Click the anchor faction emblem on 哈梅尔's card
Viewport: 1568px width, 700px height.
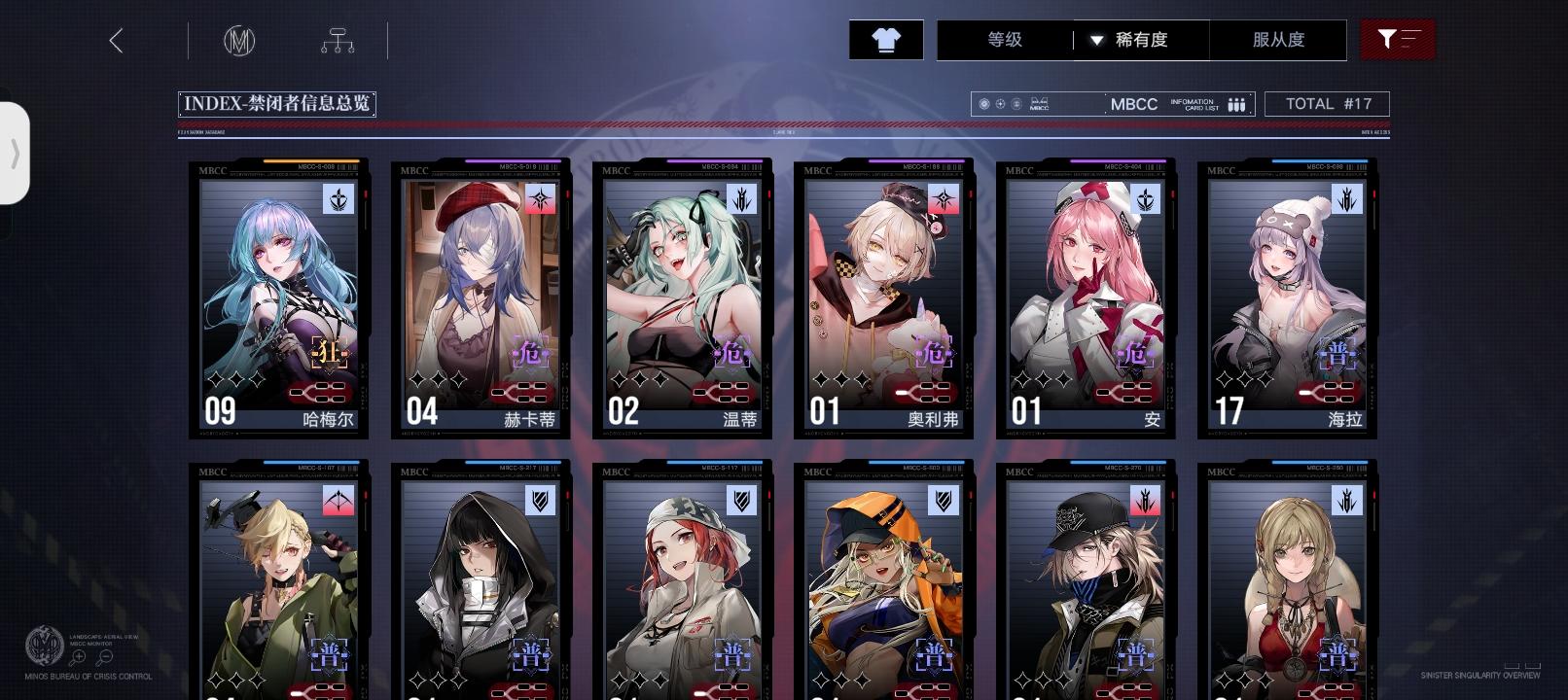(x=339, y=201)
